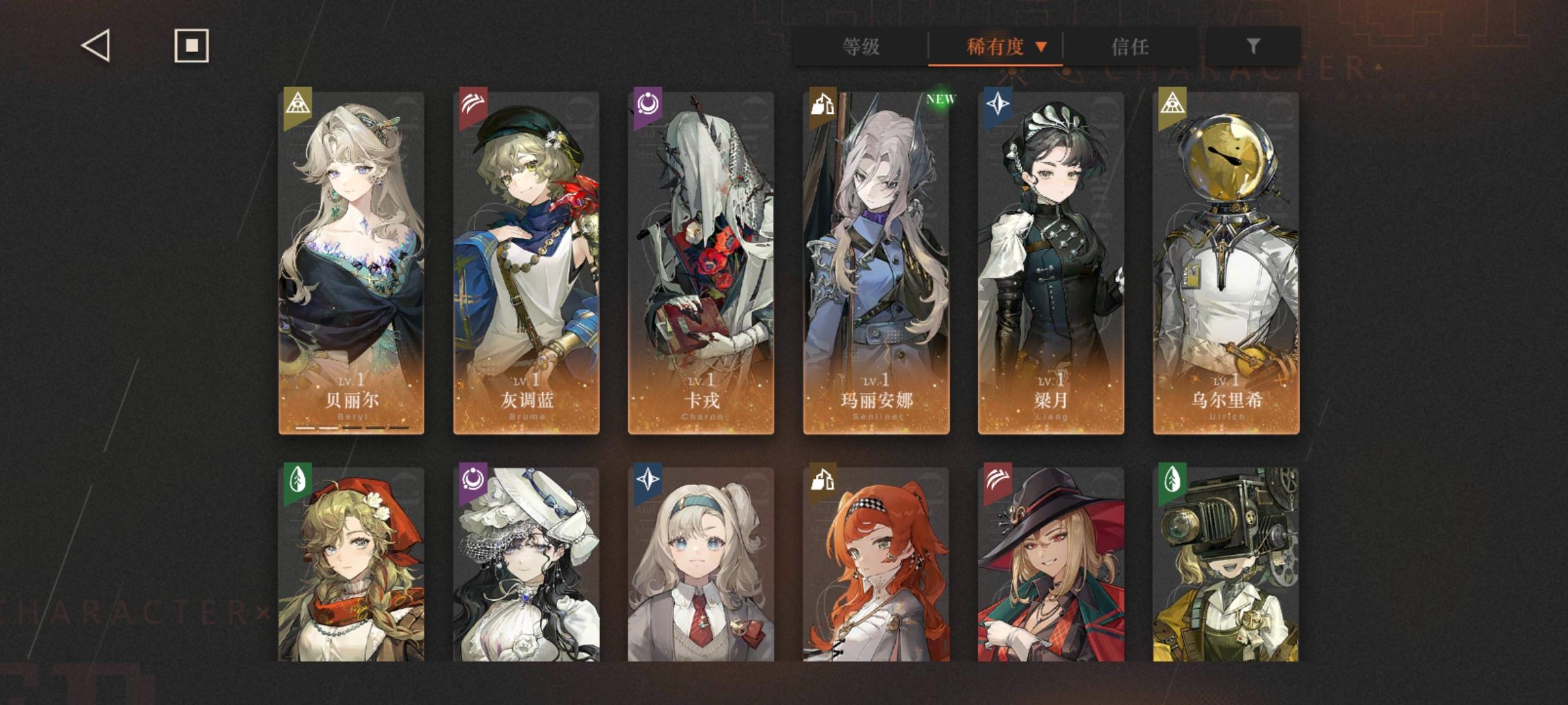Click the NEW badge on 玛丽安娜's card
1568x705 pixels.
tap(940, 98)
